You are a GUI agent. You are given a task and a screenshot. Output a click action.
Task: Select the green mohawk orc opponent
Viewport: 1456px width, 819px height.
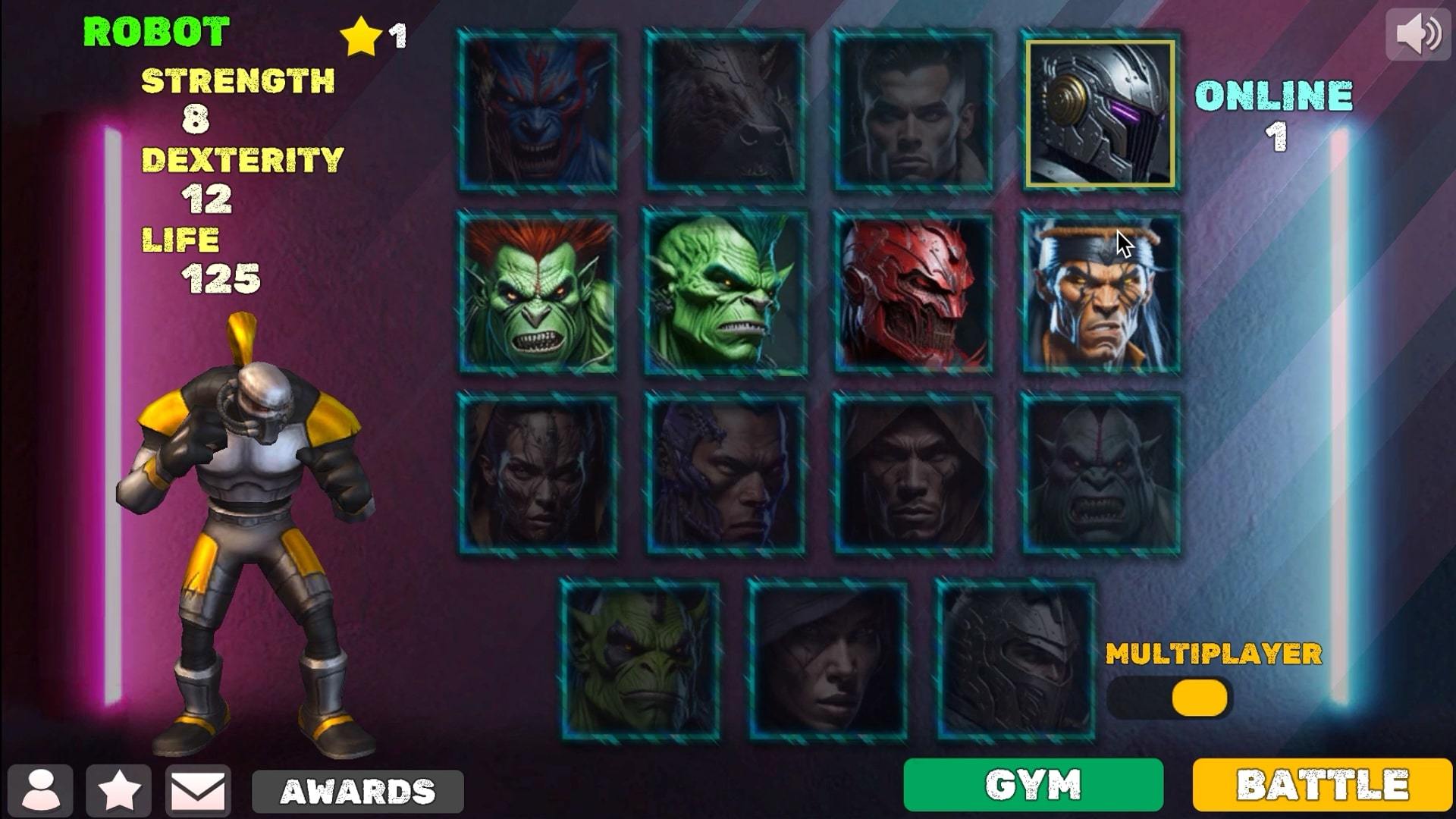tap(725, 292)
